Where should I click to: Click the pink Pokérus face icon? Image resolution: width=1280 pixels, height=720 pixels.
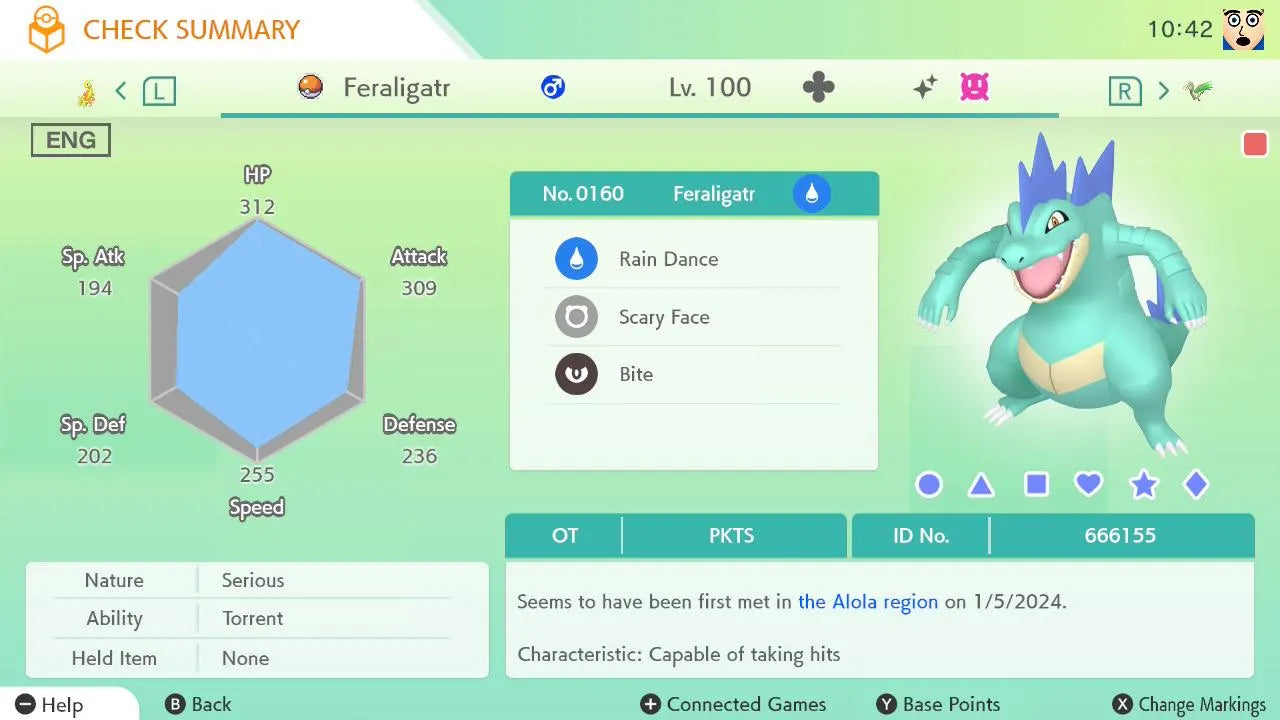[974, 88]
